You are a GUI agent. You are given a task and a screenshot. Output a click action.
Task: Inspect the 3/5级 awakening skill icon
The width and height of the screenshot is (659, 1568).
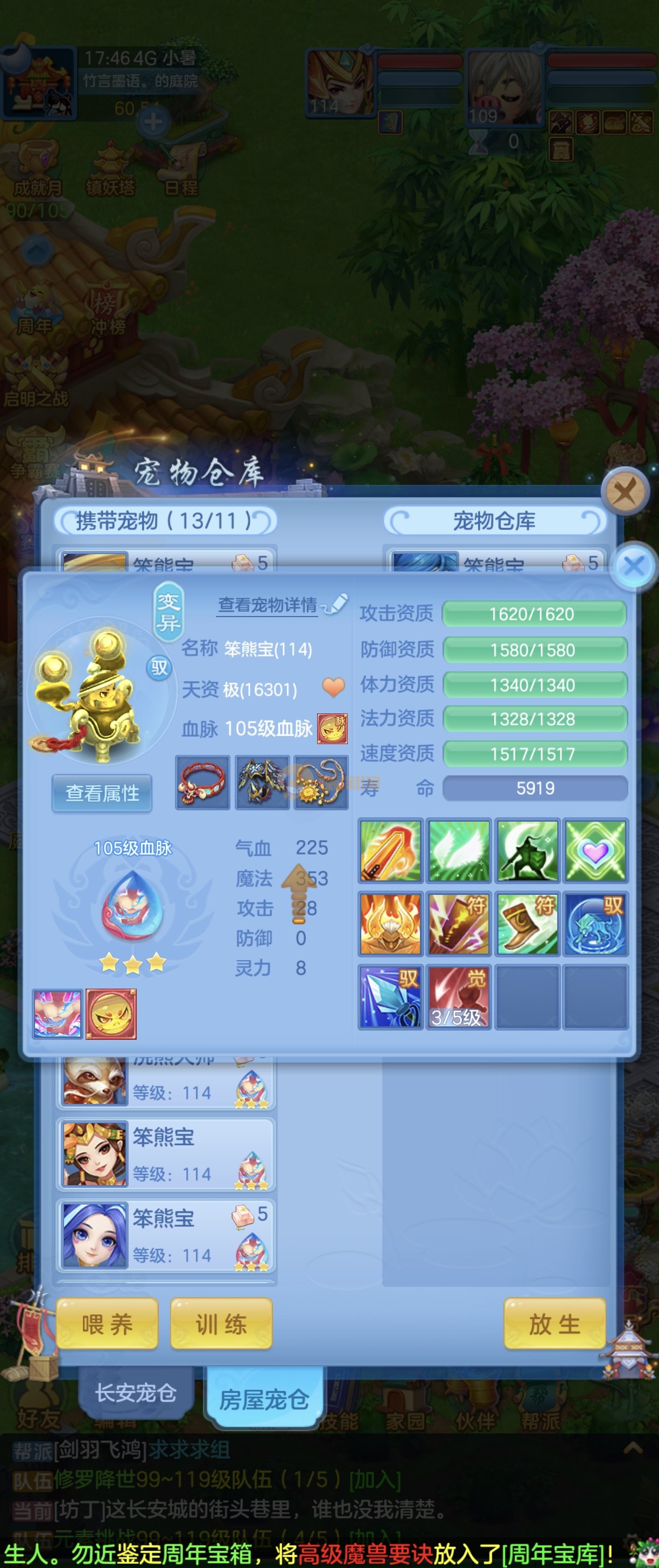tap(458, 997)
